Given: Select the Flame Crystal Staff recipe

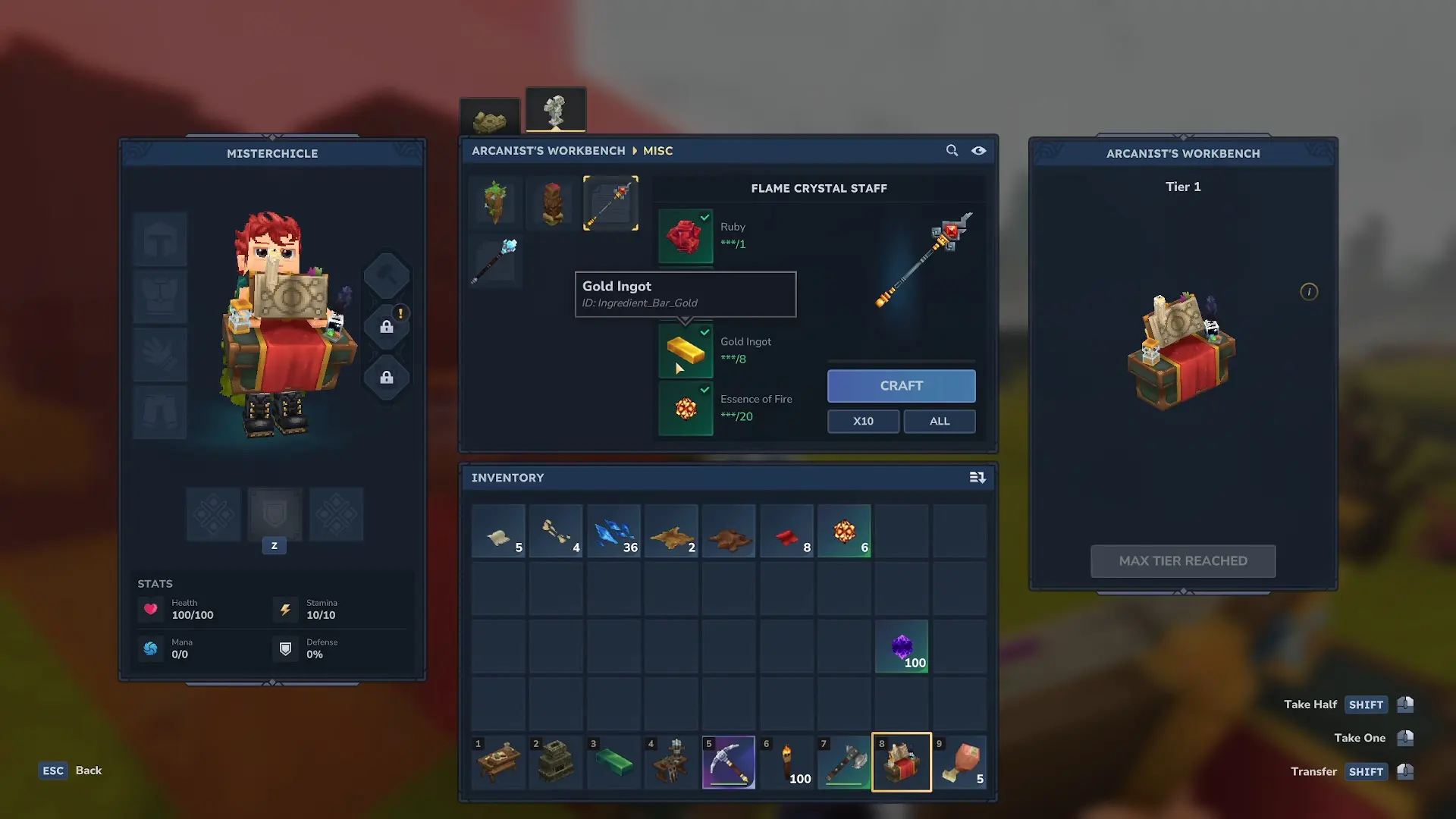Looking at the screenshot, I should 610,202.
